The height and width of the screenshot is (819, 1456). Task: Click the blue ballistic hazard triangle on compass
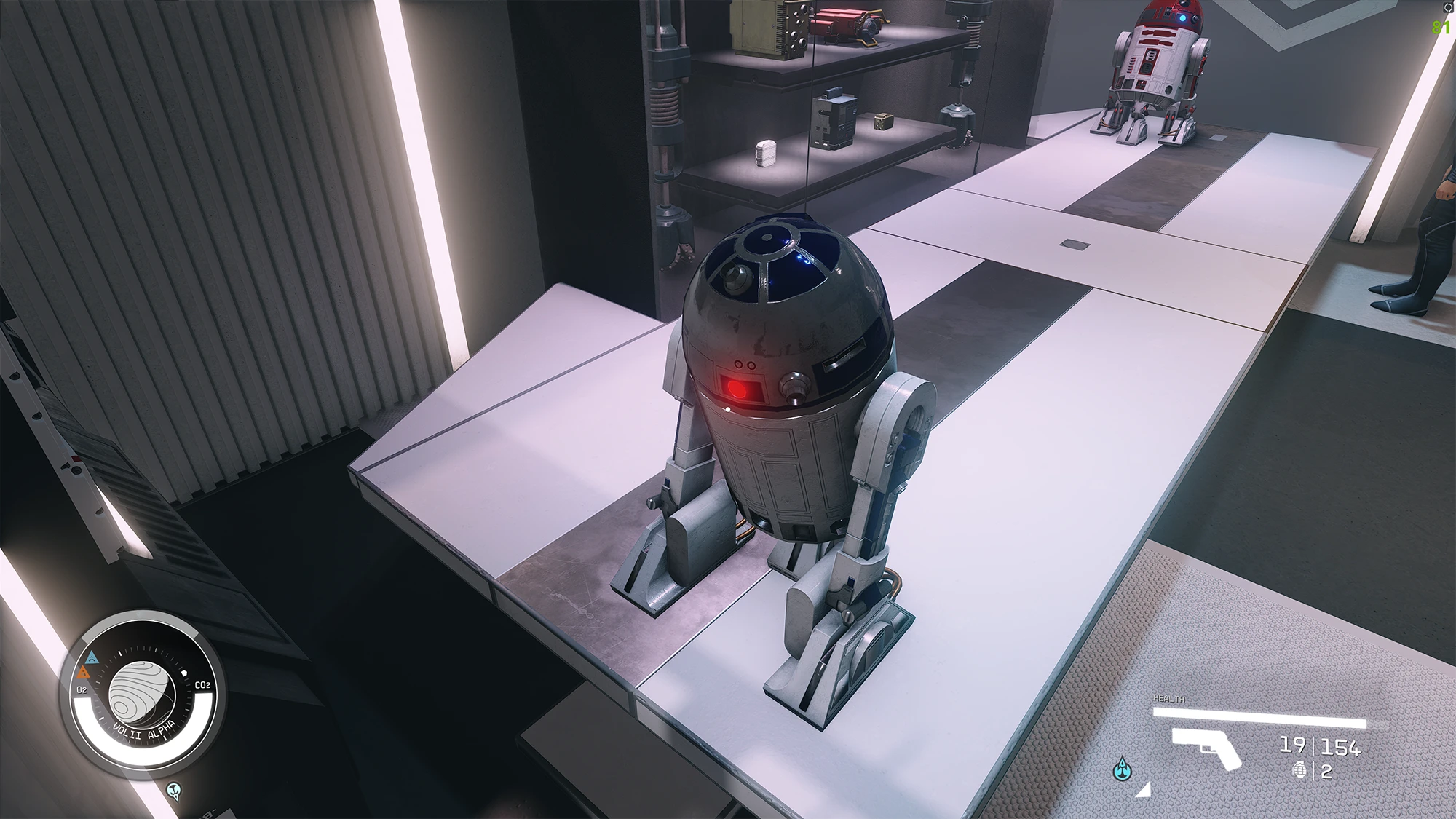pyautogui.click(x=92, y=657)
